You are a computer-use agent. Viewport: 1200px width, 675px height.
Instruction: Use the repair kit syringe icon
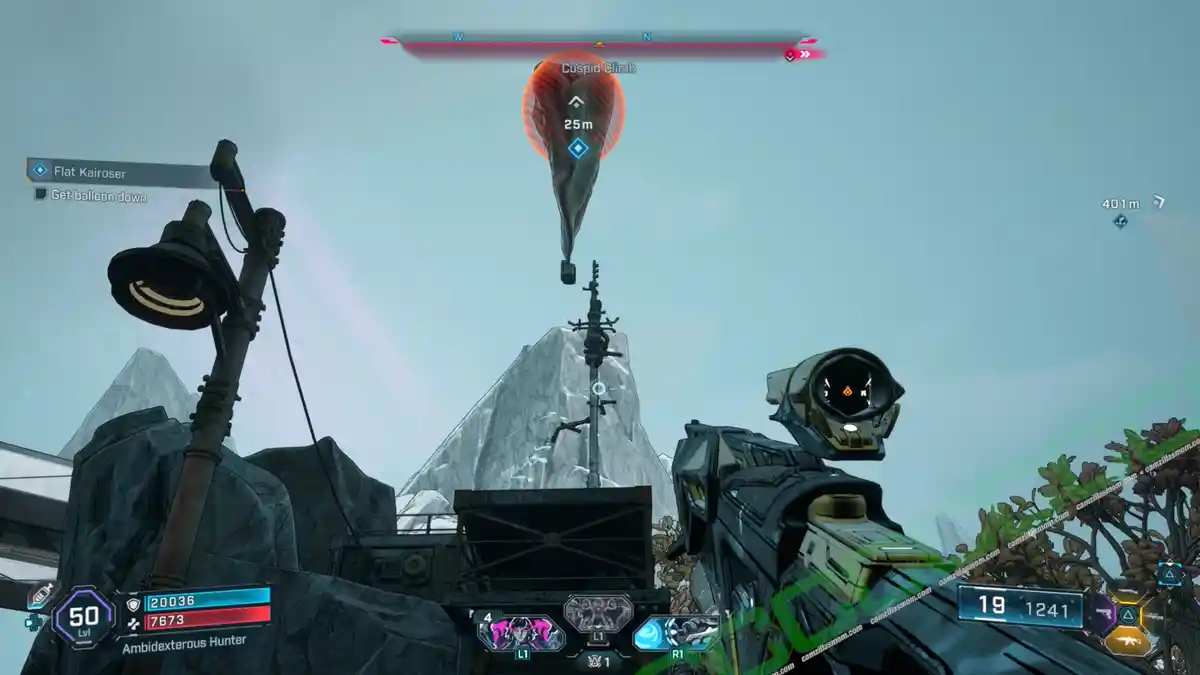44,594
